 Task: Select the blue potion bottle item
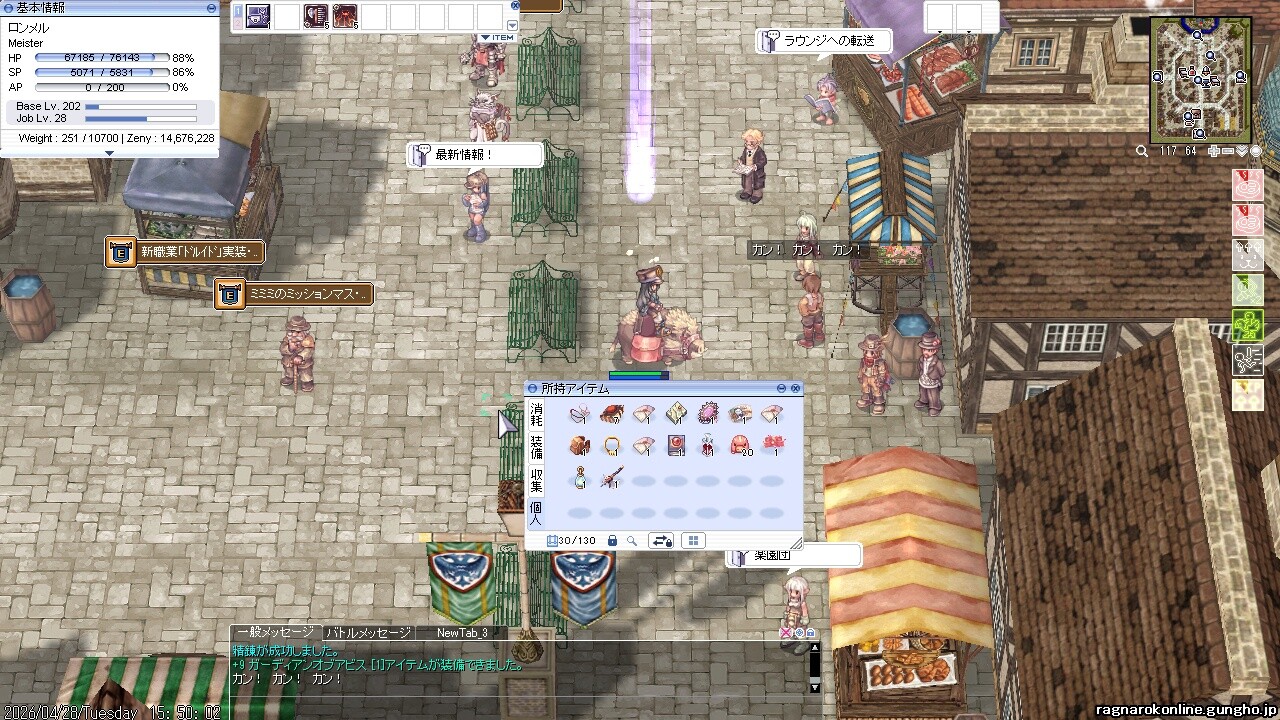pos(579,479)
